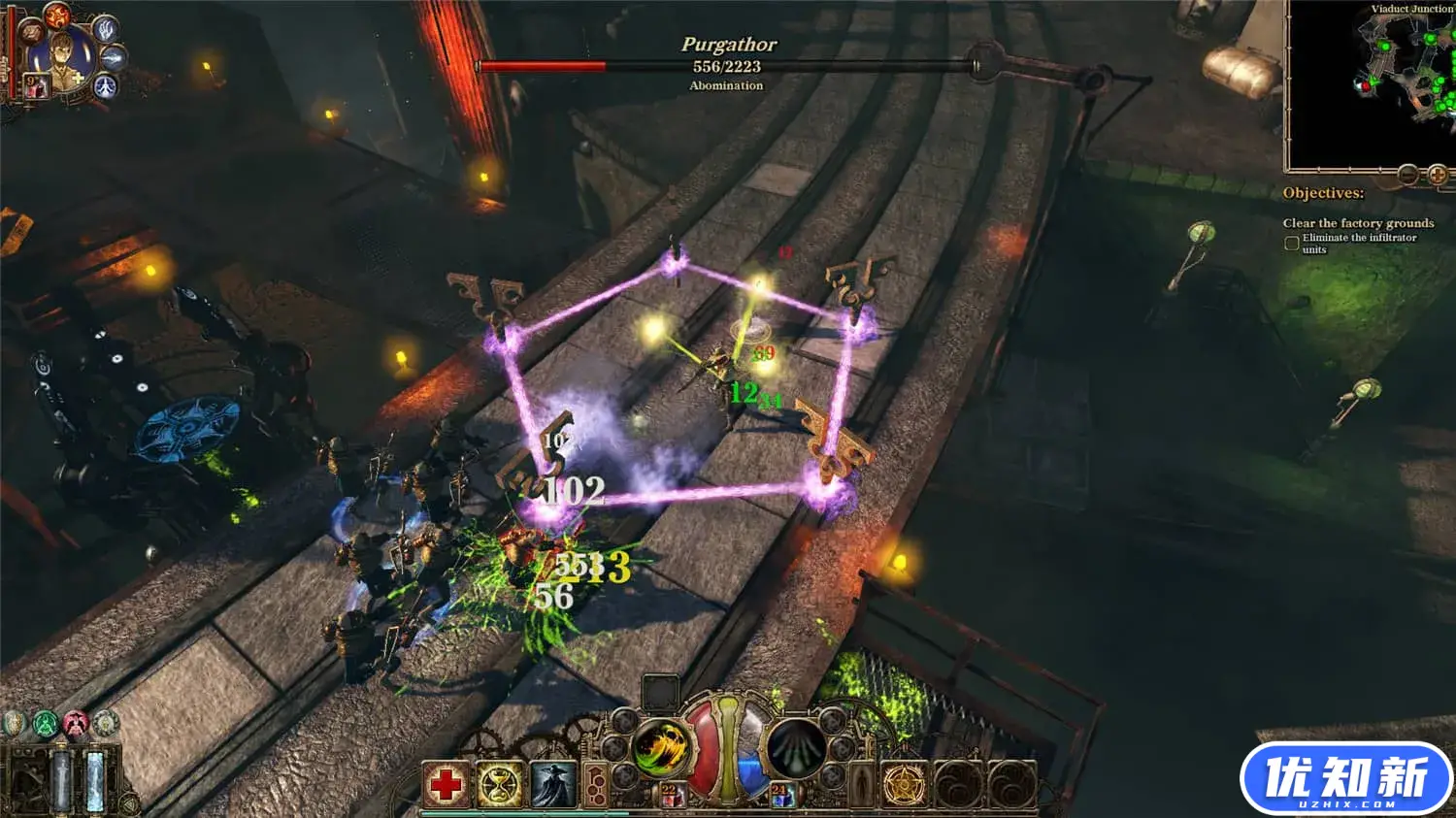Activate the dark claw secondary skill orb
This screenshot has width=1456, height=818.
coord(797,747)
